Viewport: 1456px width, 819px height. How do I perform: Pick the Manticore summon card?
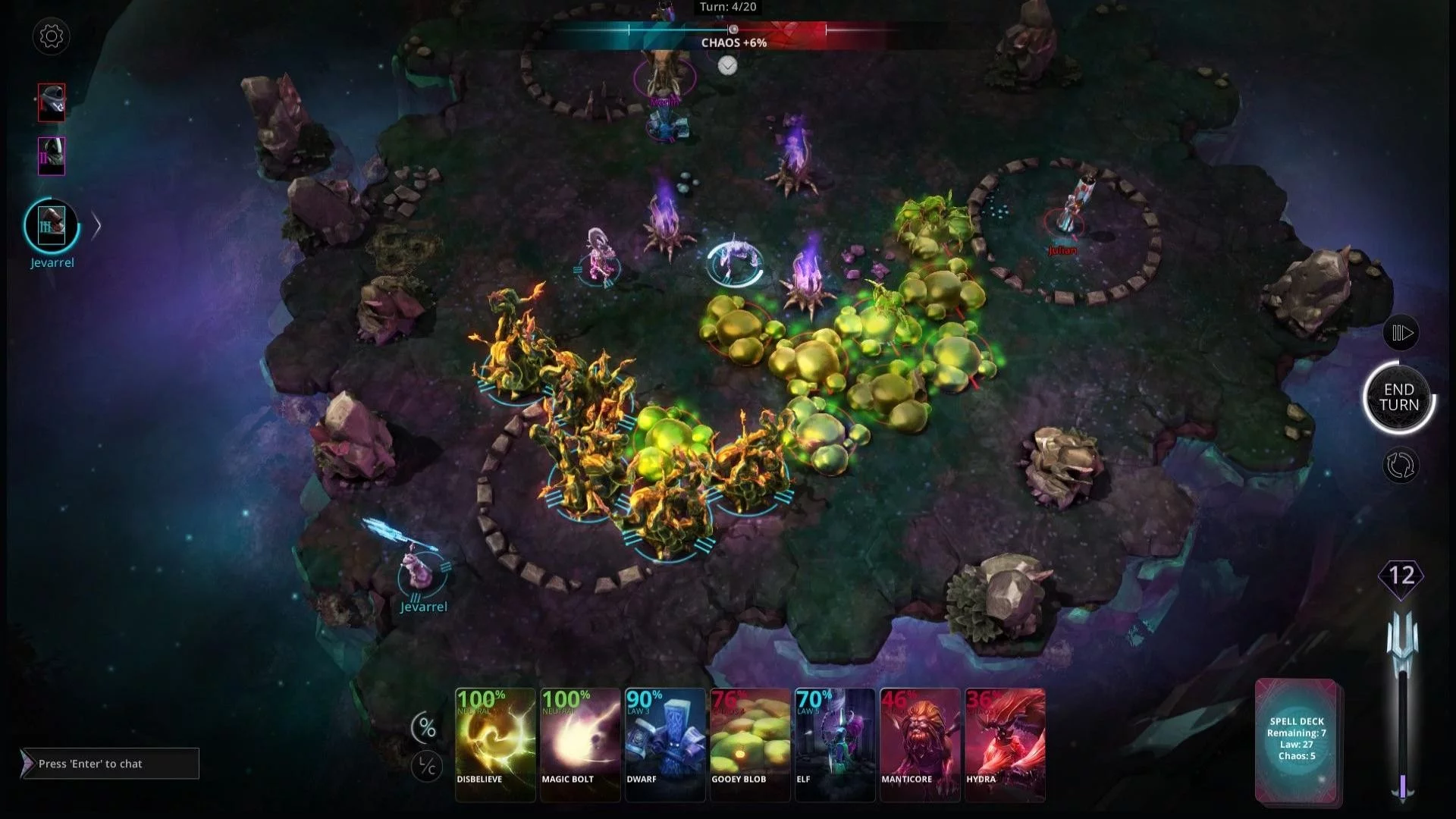[920, 744]
